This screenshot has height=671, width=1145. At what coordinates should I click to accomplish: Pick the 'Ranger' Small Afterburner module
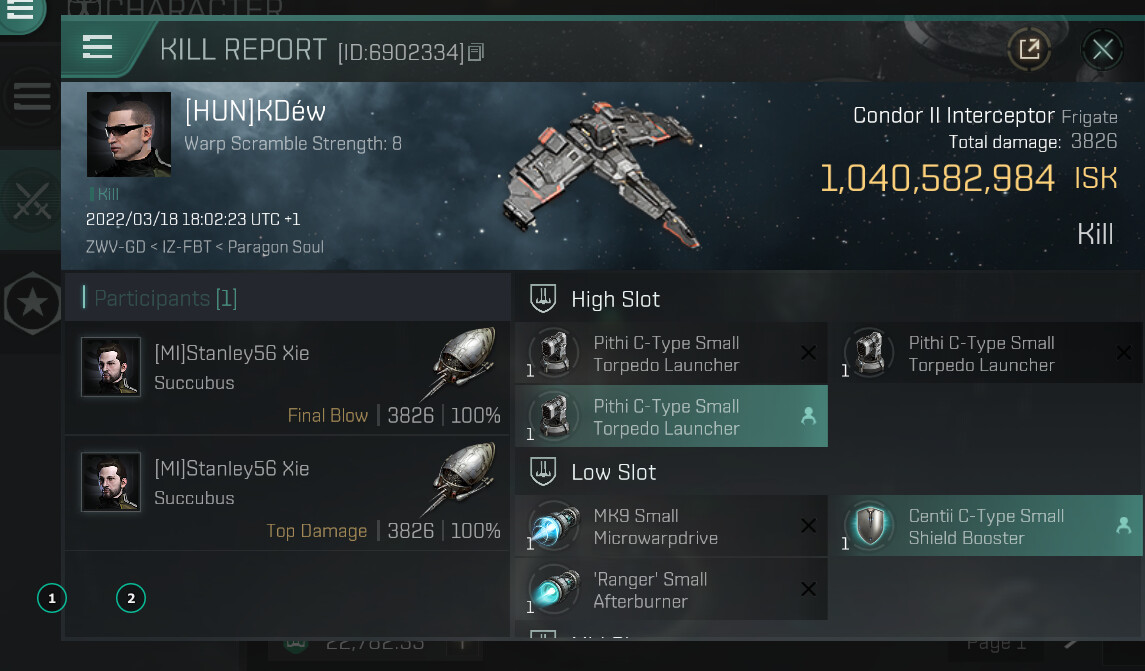coord(671,590)
